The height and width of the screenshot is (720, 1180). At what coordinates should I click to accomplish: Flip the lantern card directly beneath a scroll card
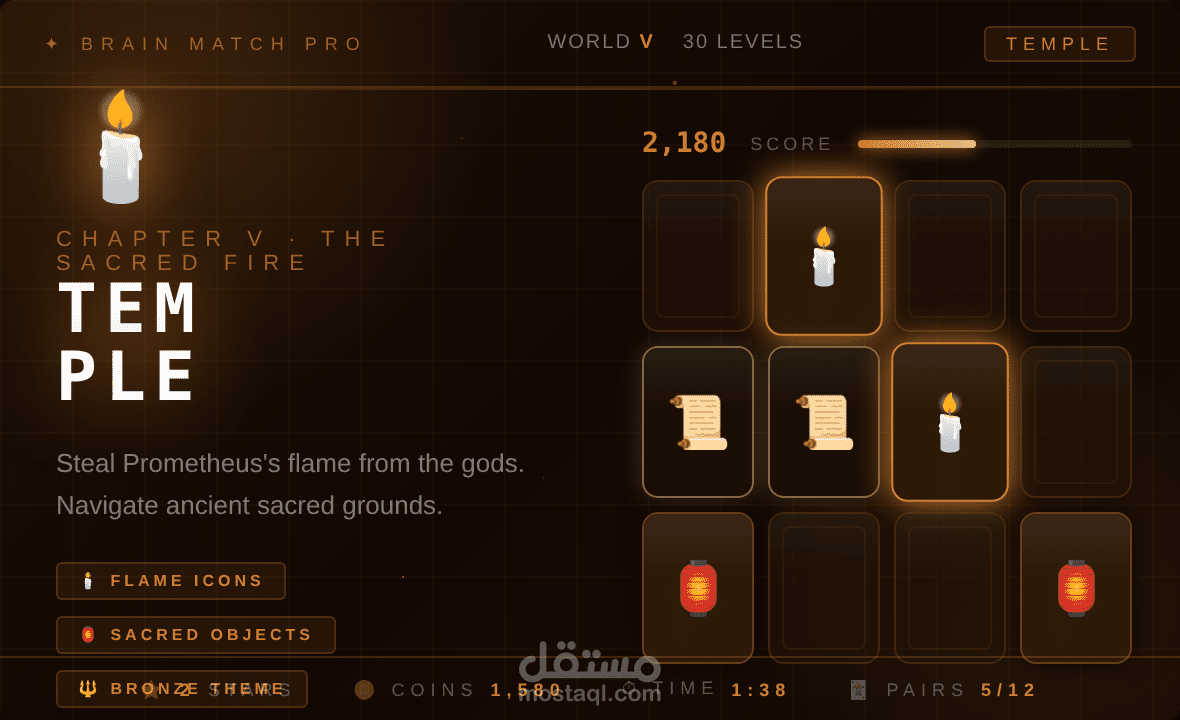click(x=698, y=588)
